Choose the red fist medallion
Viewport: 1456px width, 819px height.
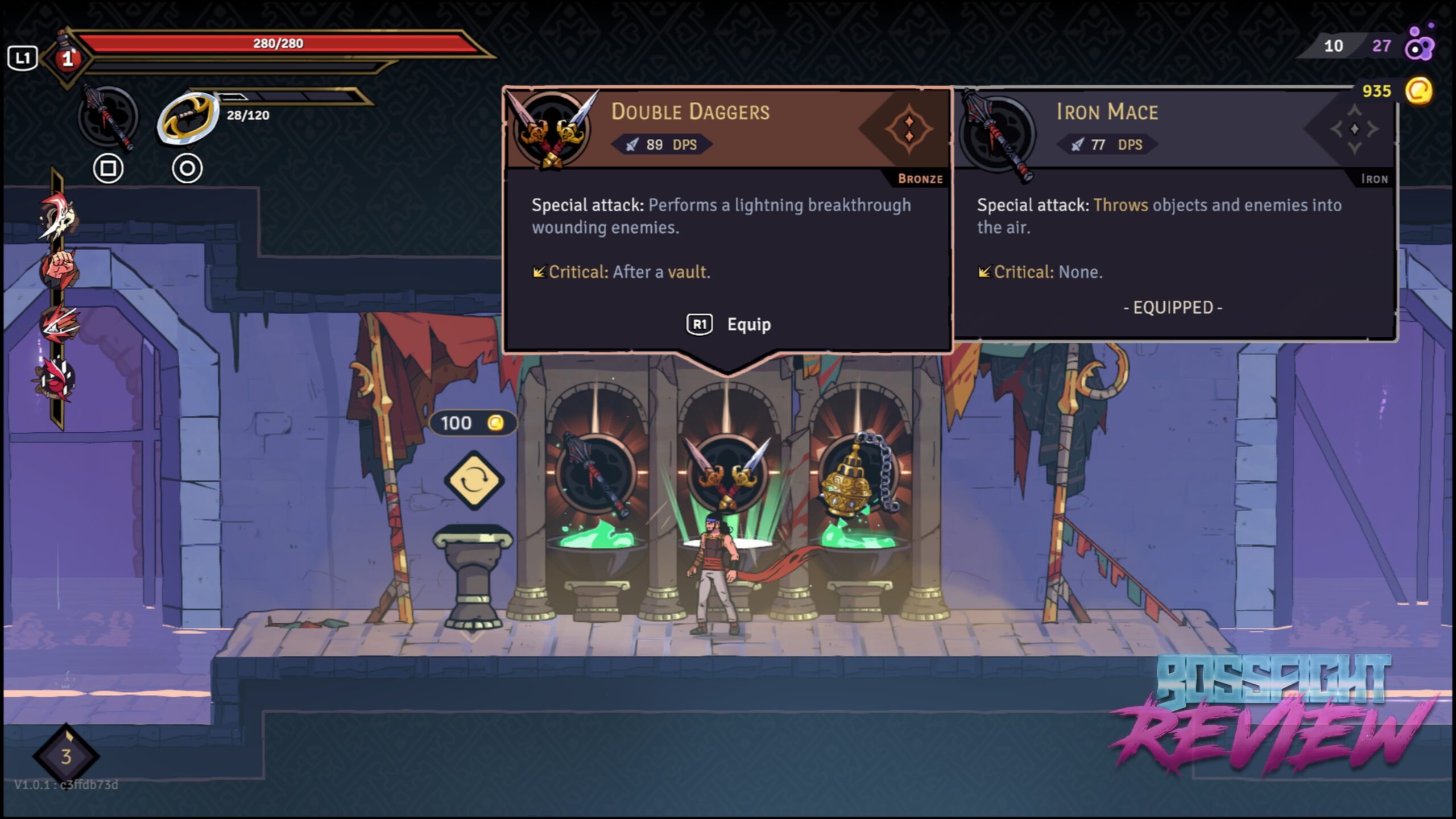(x=59, y=268)
